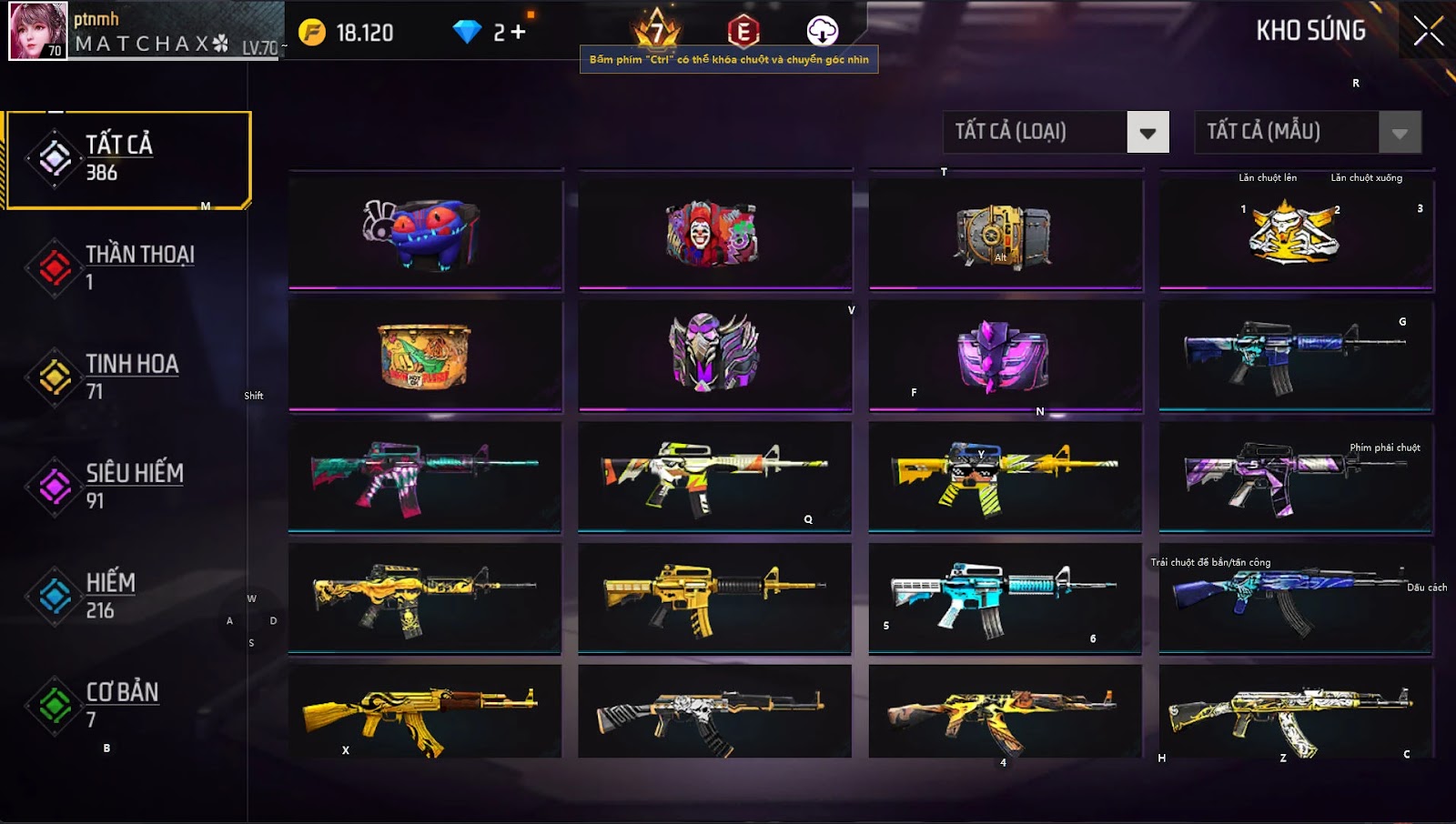Select the cyan and white M4A1 skin

click(1005, 598)
